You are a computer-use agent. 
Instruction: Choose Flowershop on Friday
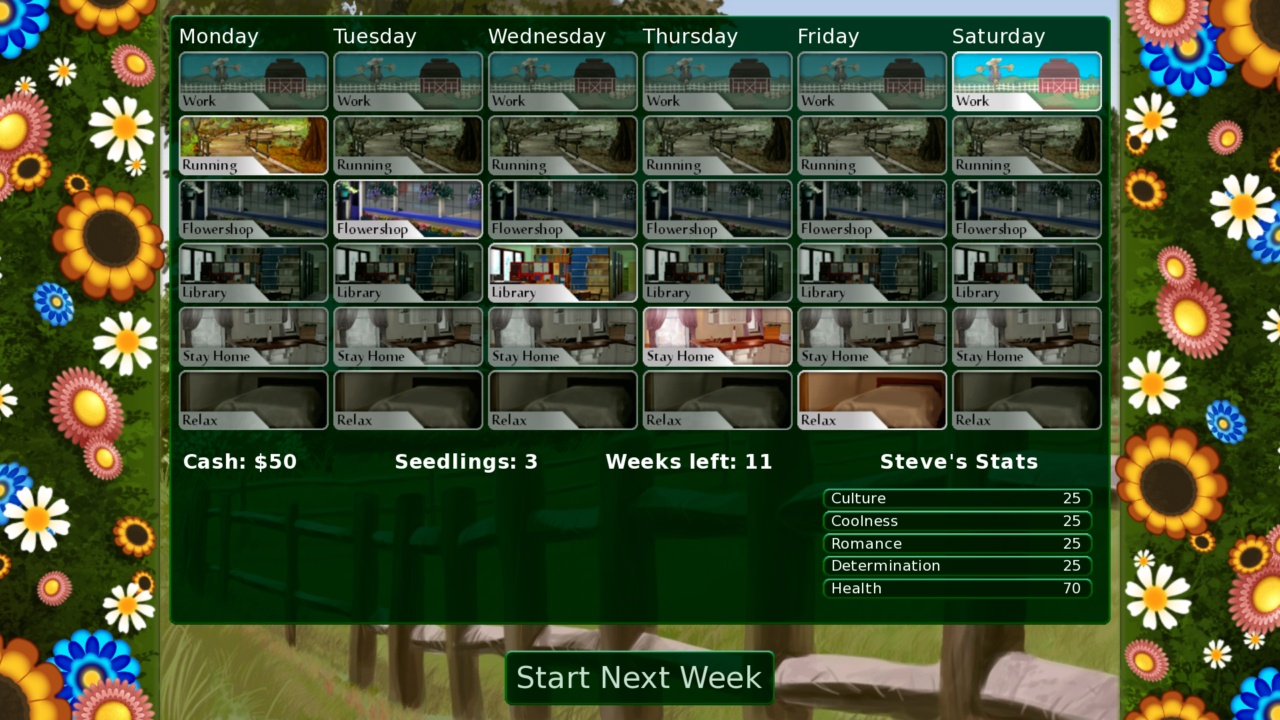871,209
